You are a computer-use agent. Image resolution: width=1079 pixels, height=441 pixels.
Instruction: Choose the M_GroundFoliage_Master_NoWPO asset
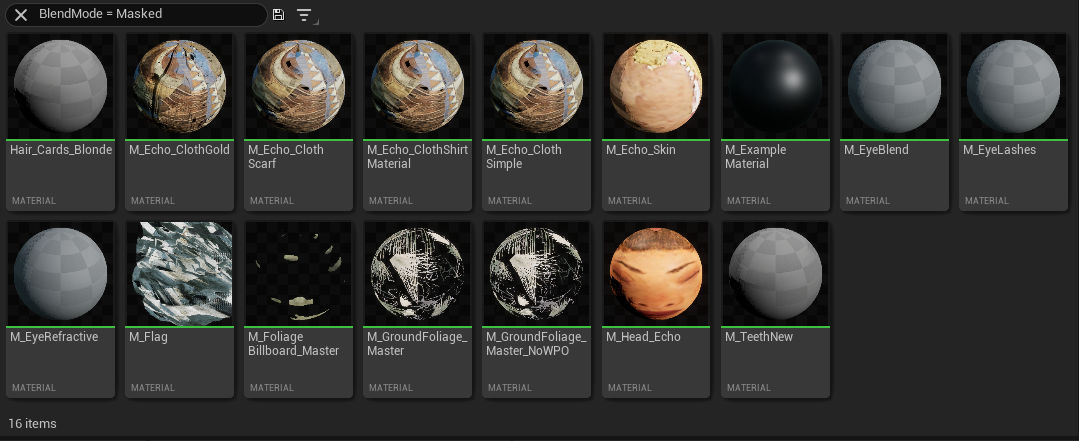(x=536, y=274)
